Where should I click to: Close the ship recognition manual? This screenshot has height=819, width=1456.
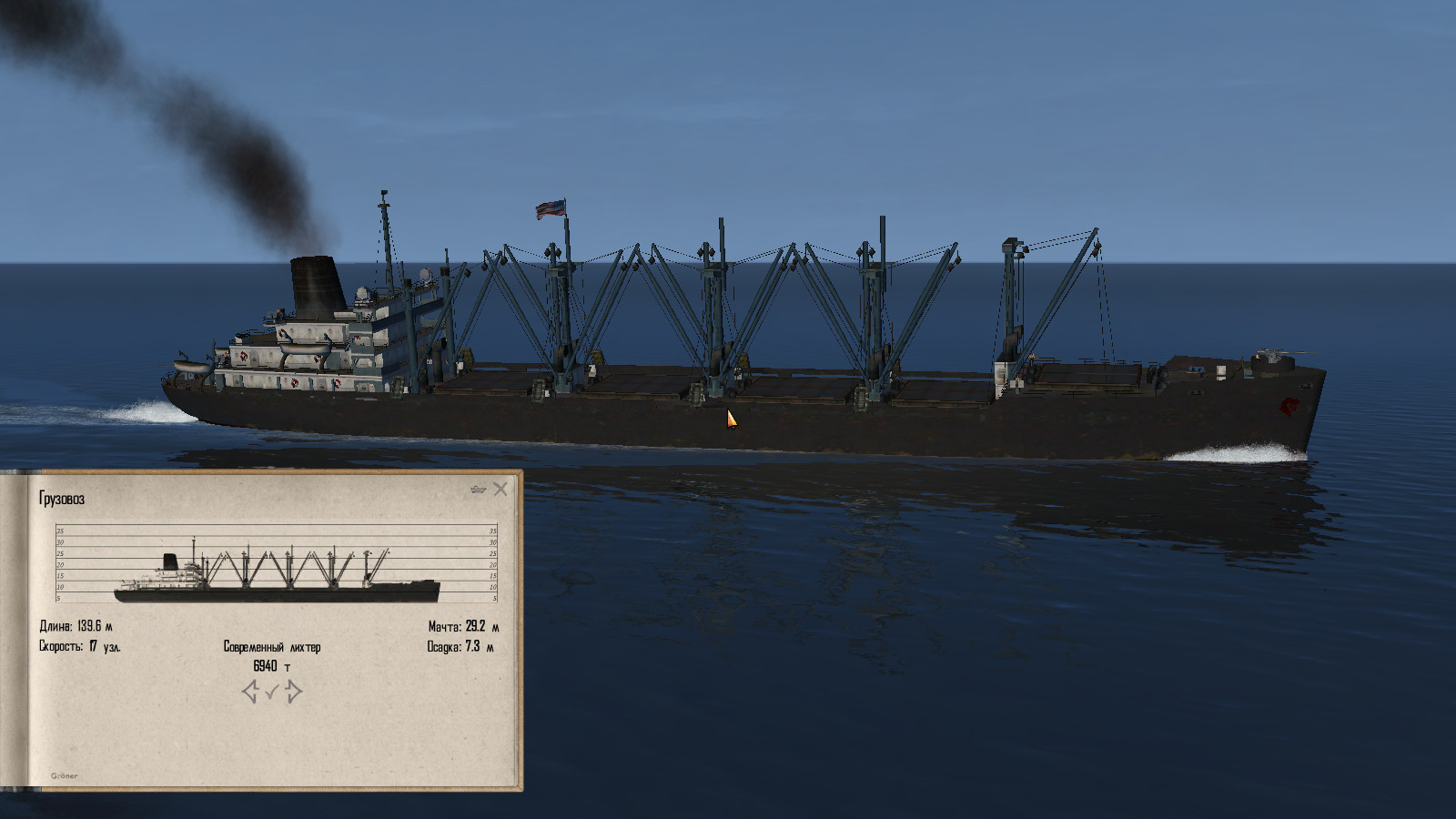point(500,490)
